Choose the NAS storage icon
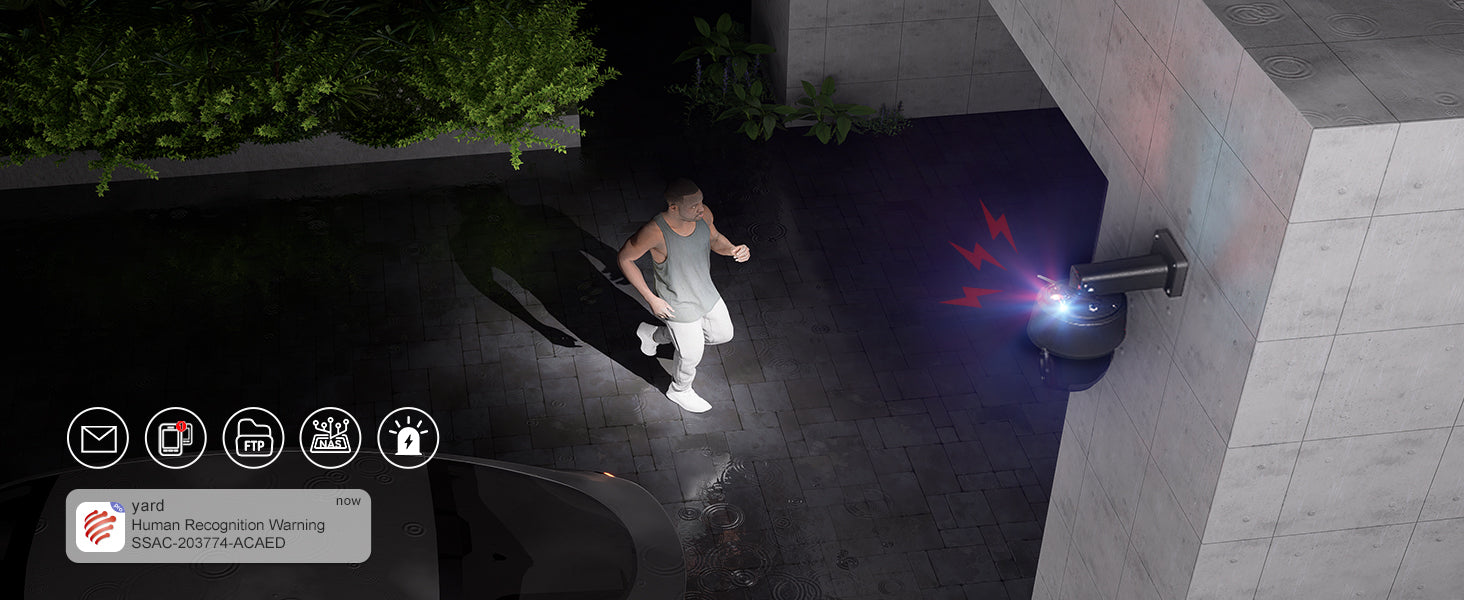This screenshot has width=1464, height=600. point(330,438)
